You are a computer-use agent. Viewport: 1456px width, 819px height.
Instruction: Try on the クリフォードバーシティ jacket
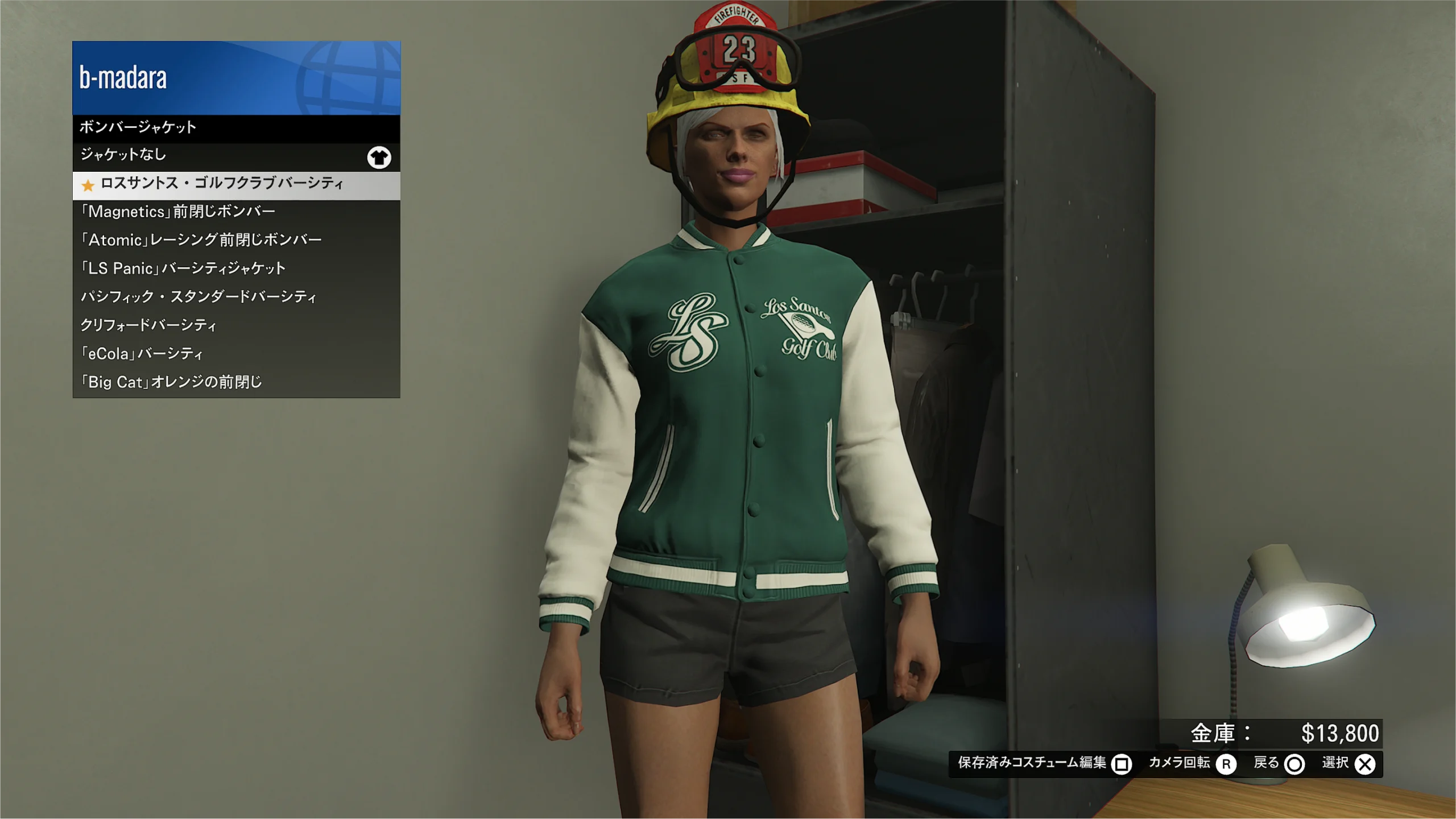236,326
